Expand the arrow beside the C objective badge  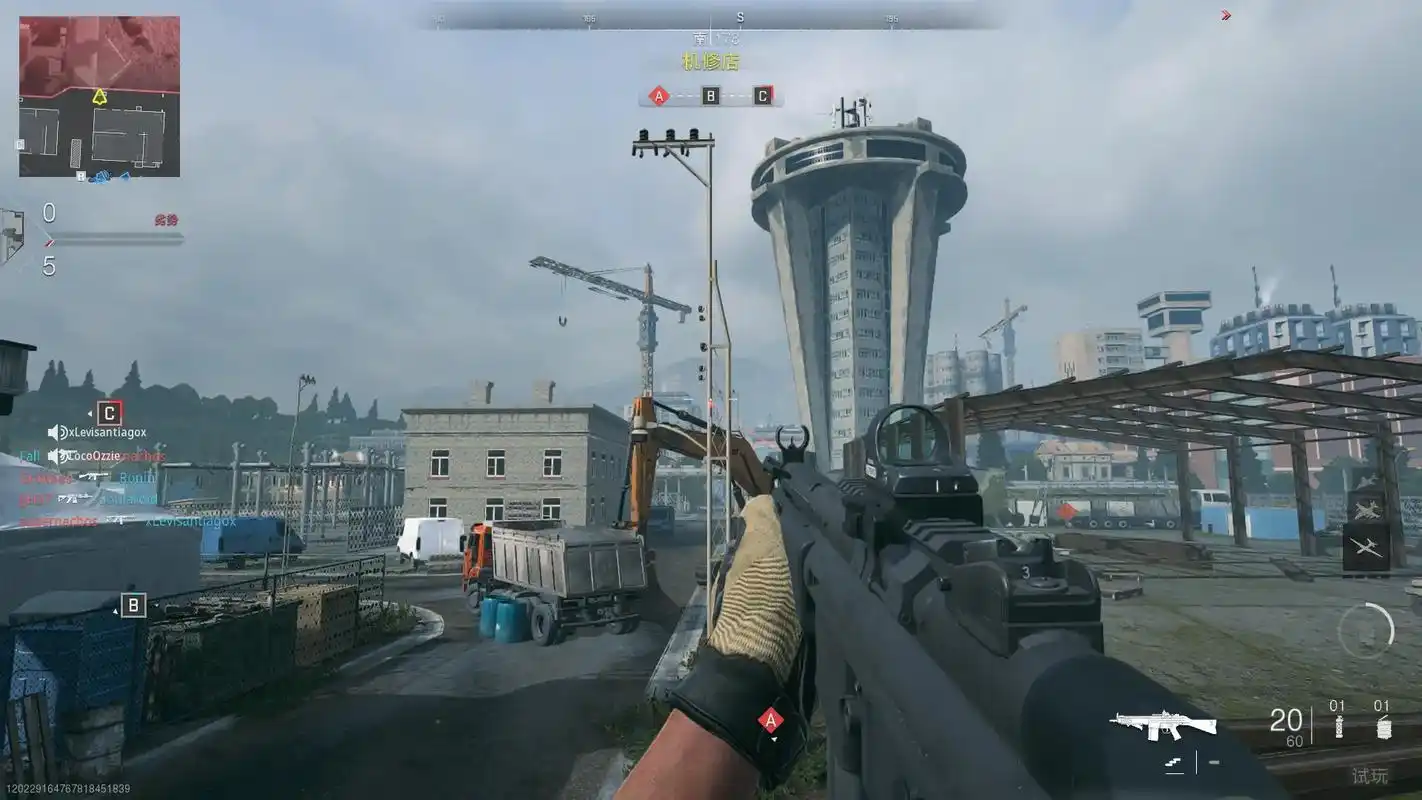click(90, 413)
